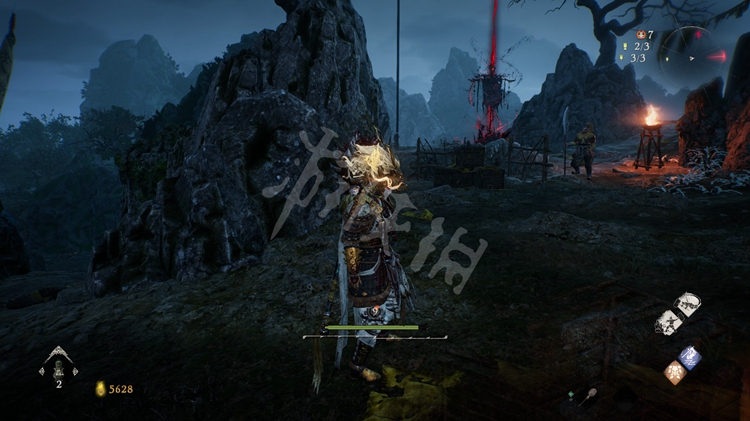The height and width of the screenshot is (421, 750).
Task: Select the lower white martial arts stance icon
Action: [x=668, y=321]
